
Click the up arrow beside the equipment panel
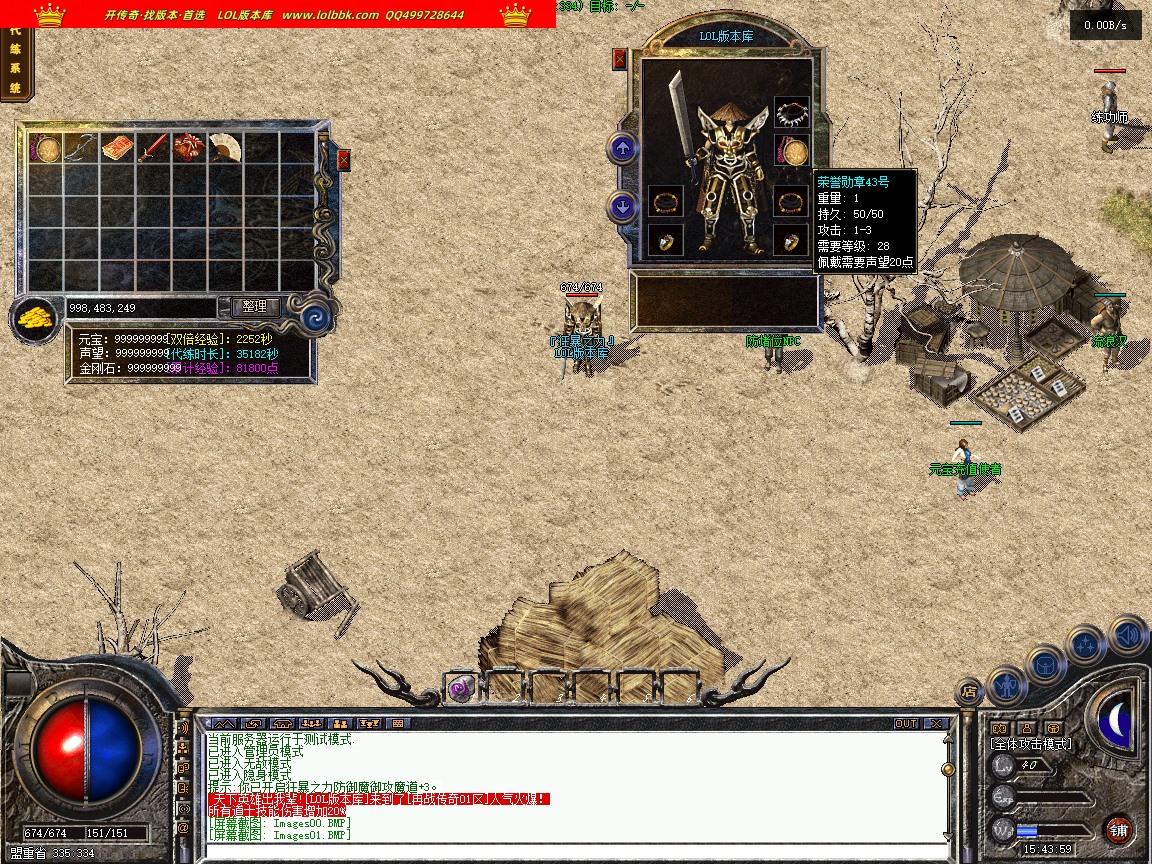coord(623,149)
